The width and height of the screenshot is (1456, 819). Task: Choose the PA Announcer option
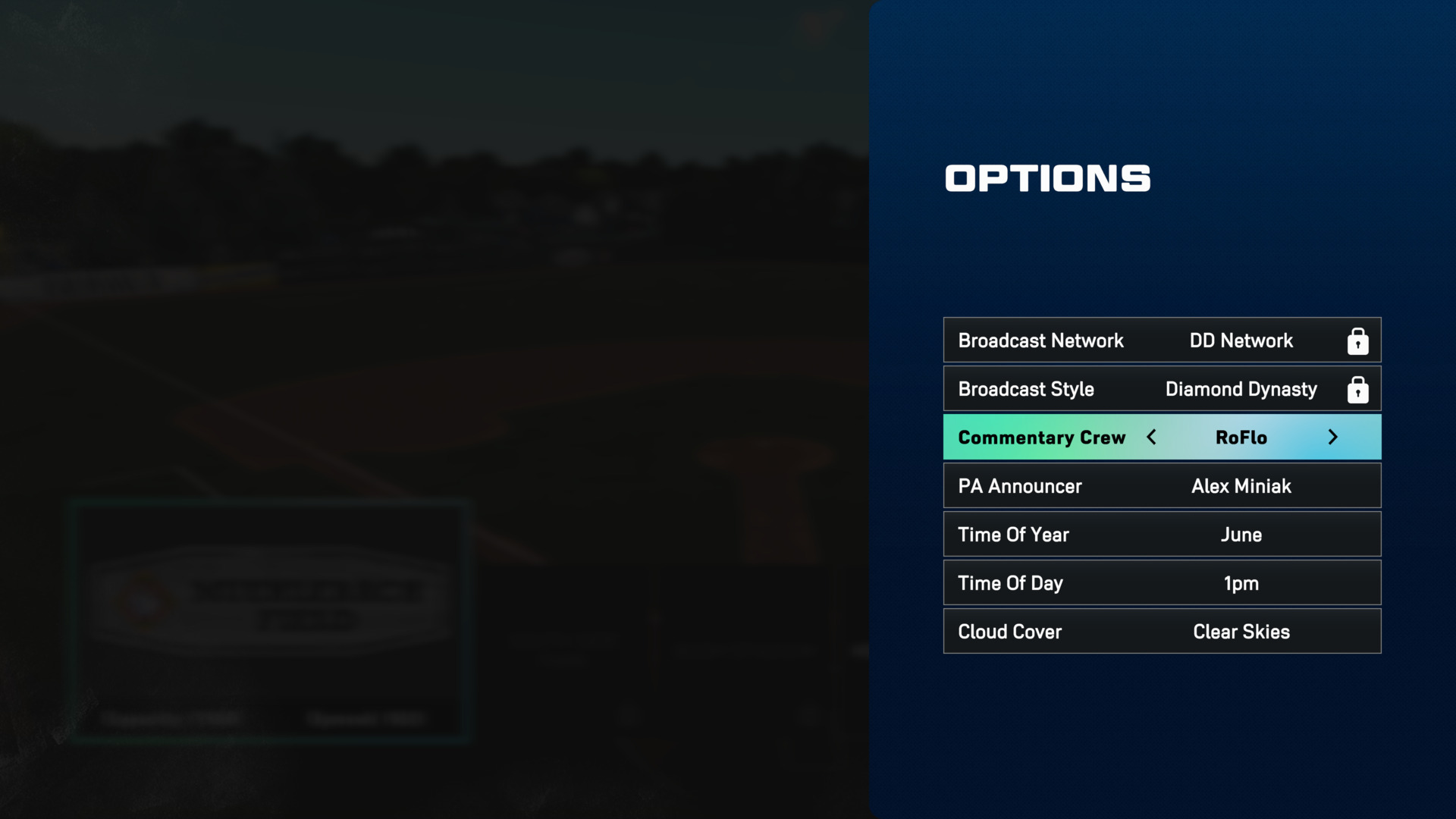point(1162,486)
